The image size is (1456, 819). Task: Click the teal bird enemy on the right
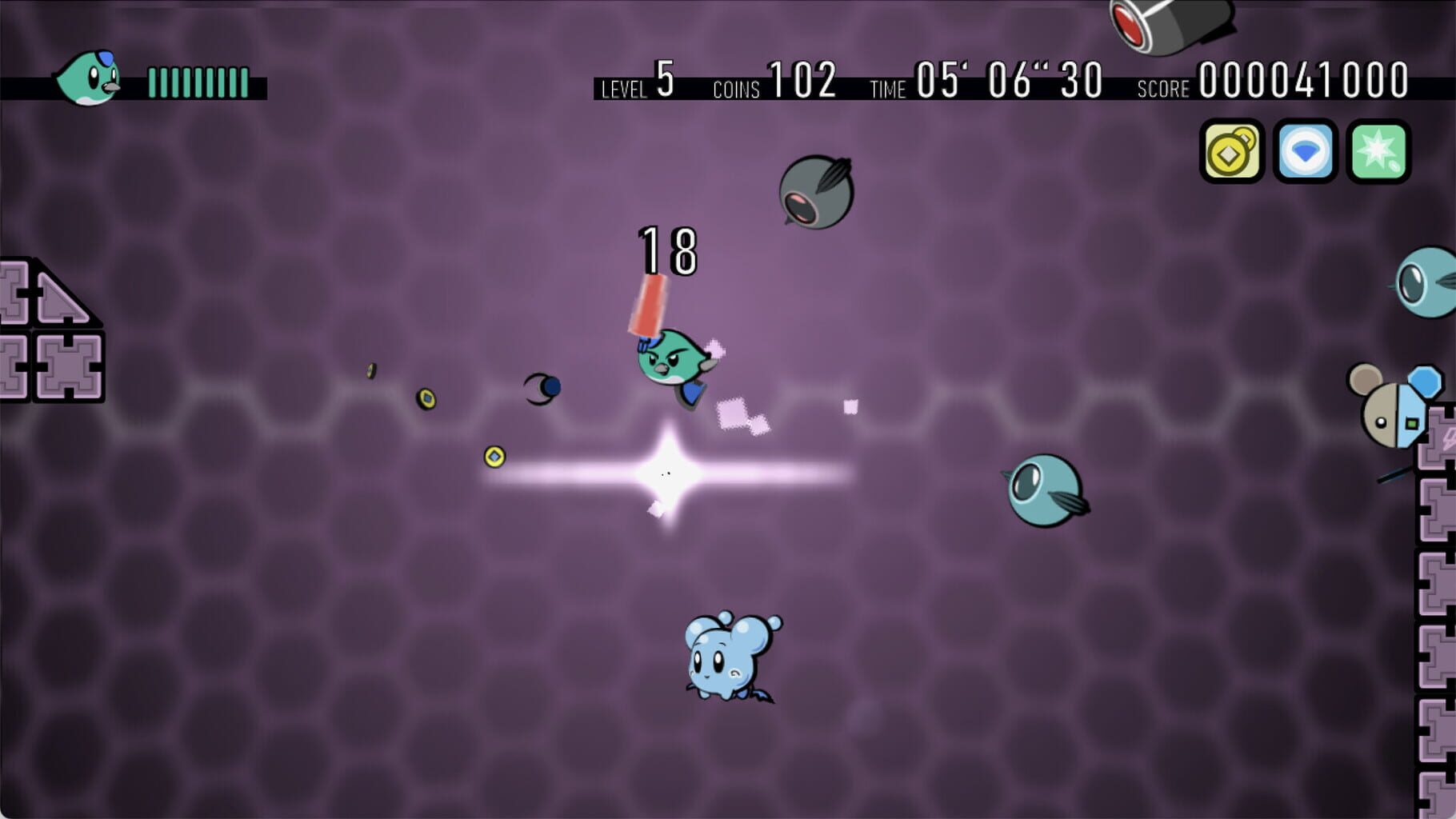1044,488
